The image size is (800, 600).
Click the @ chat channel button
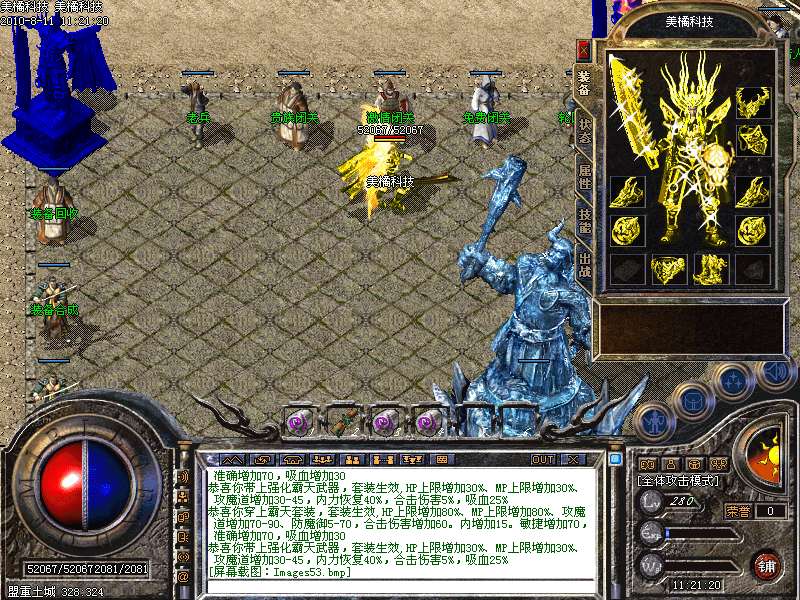click(x=183, y=577)
